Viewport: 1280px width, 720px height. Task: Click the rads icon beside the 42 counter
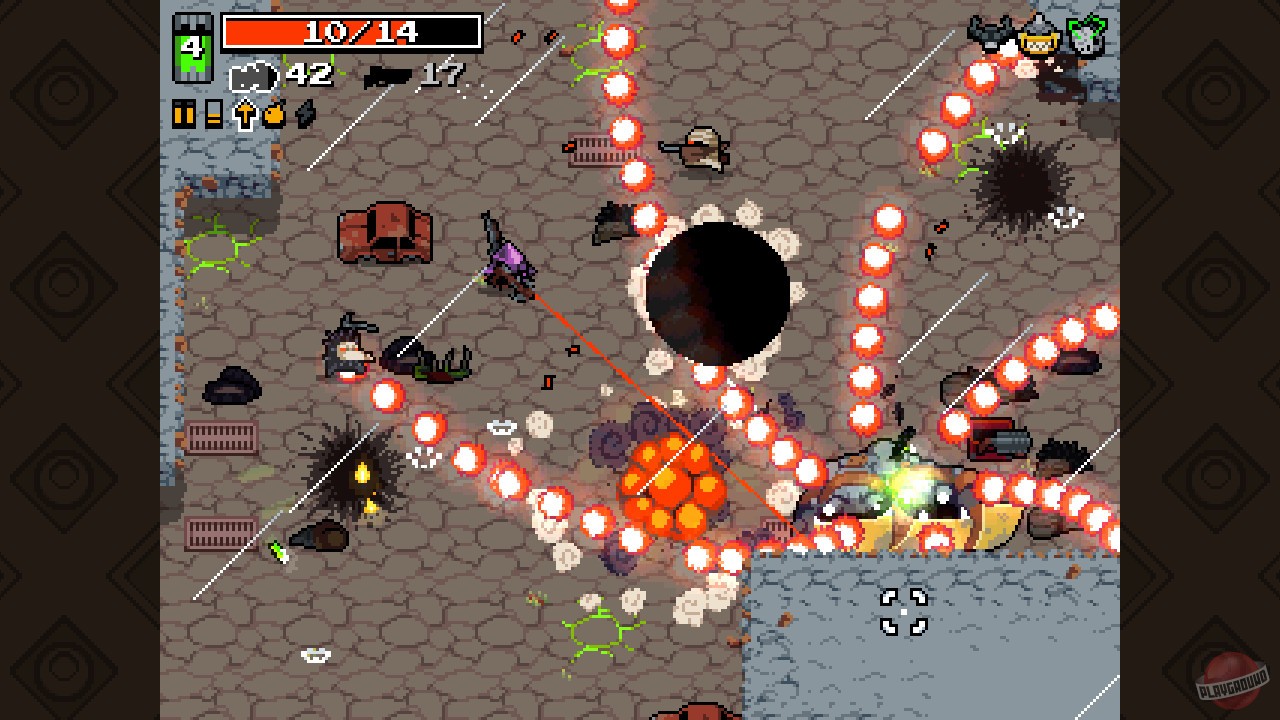(253, 76)
